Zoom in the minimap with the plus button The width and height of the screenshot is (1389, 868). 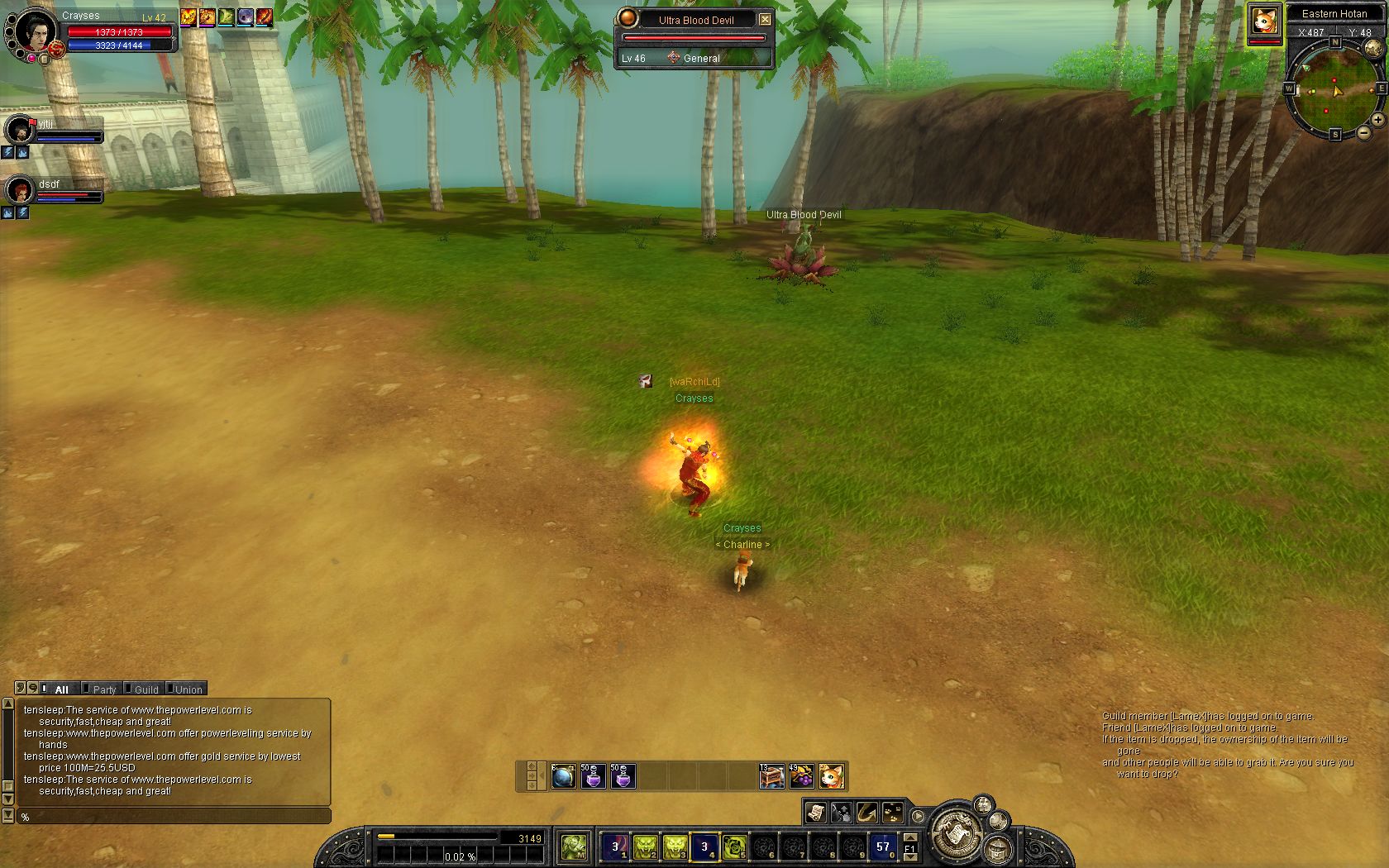(1378, 120)
